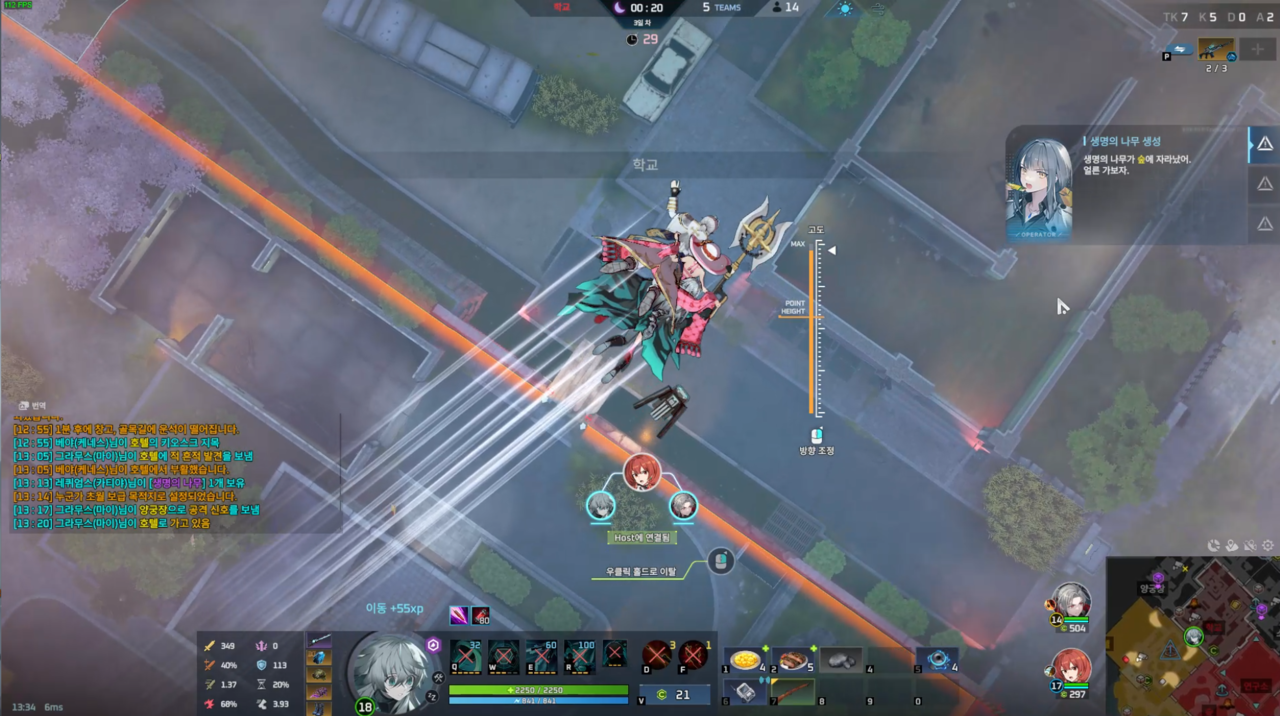Viewport: 1280px width, 716px height.
Task: Click the white-haired teammate portrait near the minimap
Action: pos(1071,601)
